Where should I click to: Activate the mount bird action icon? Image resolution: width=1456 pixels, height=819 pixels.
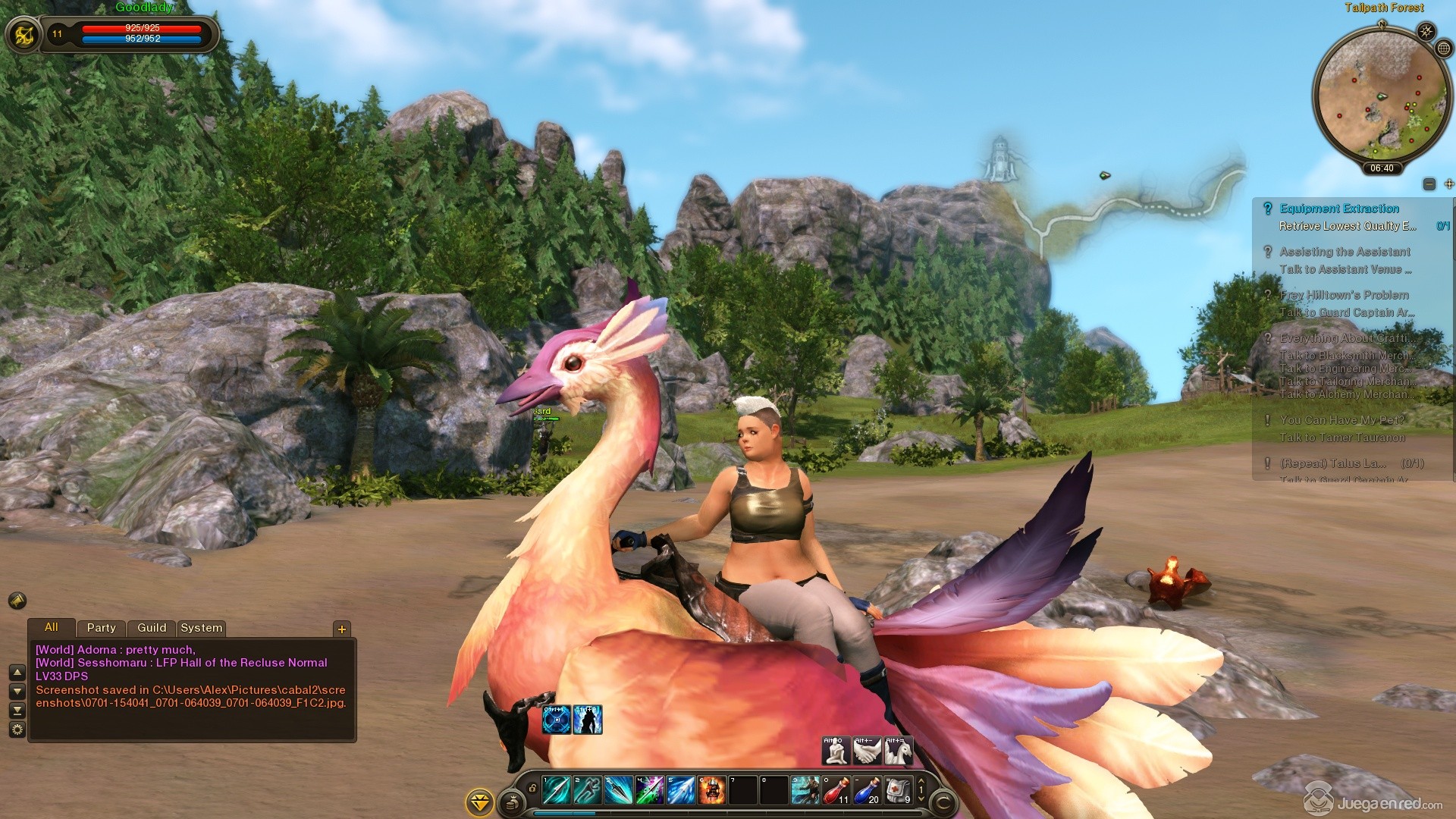tap(898, 751)
